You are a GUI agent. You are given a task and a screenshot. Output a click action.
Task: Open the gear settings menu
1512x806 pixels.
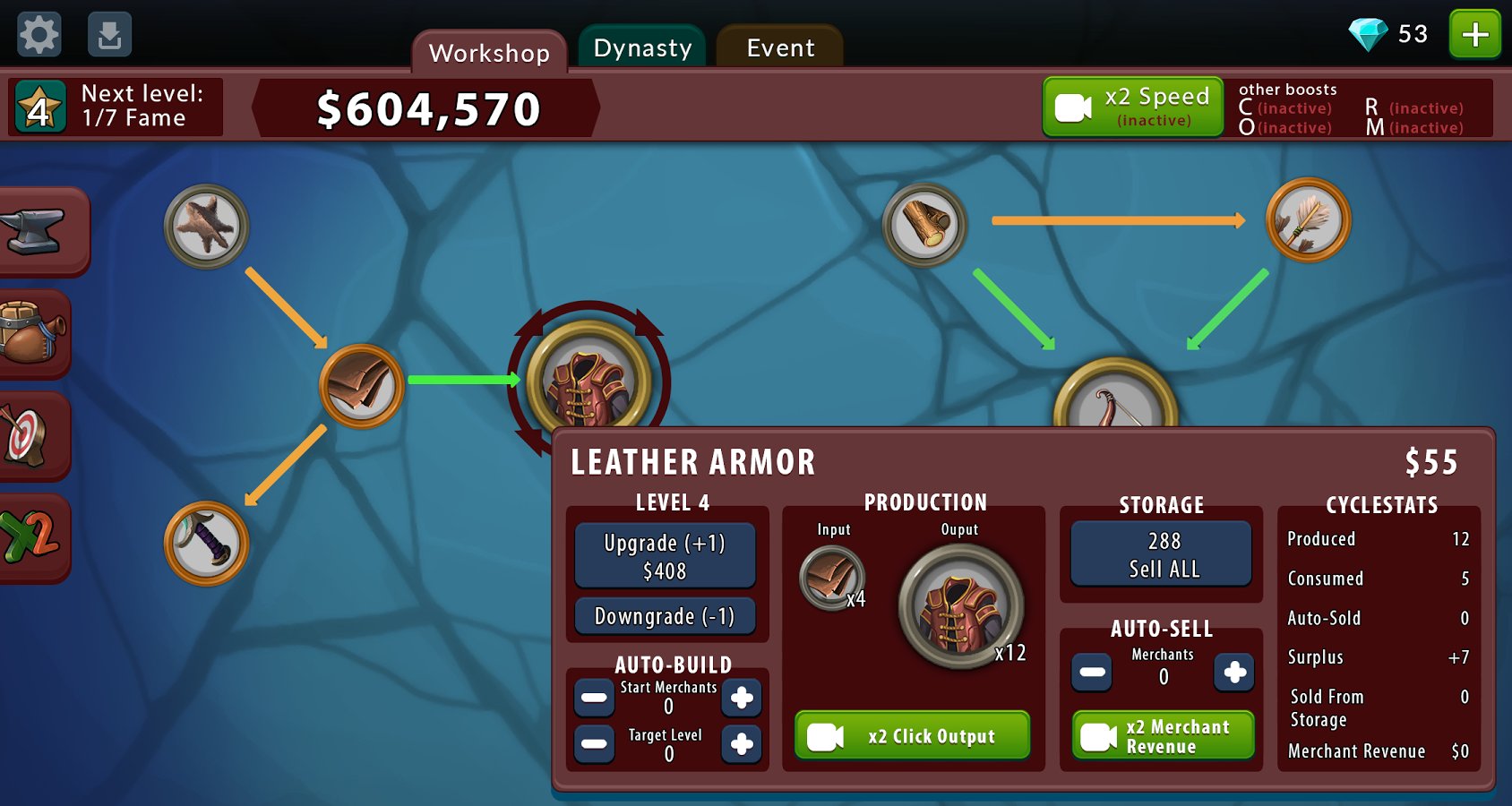pyautogui.click(x=39, y=35)
